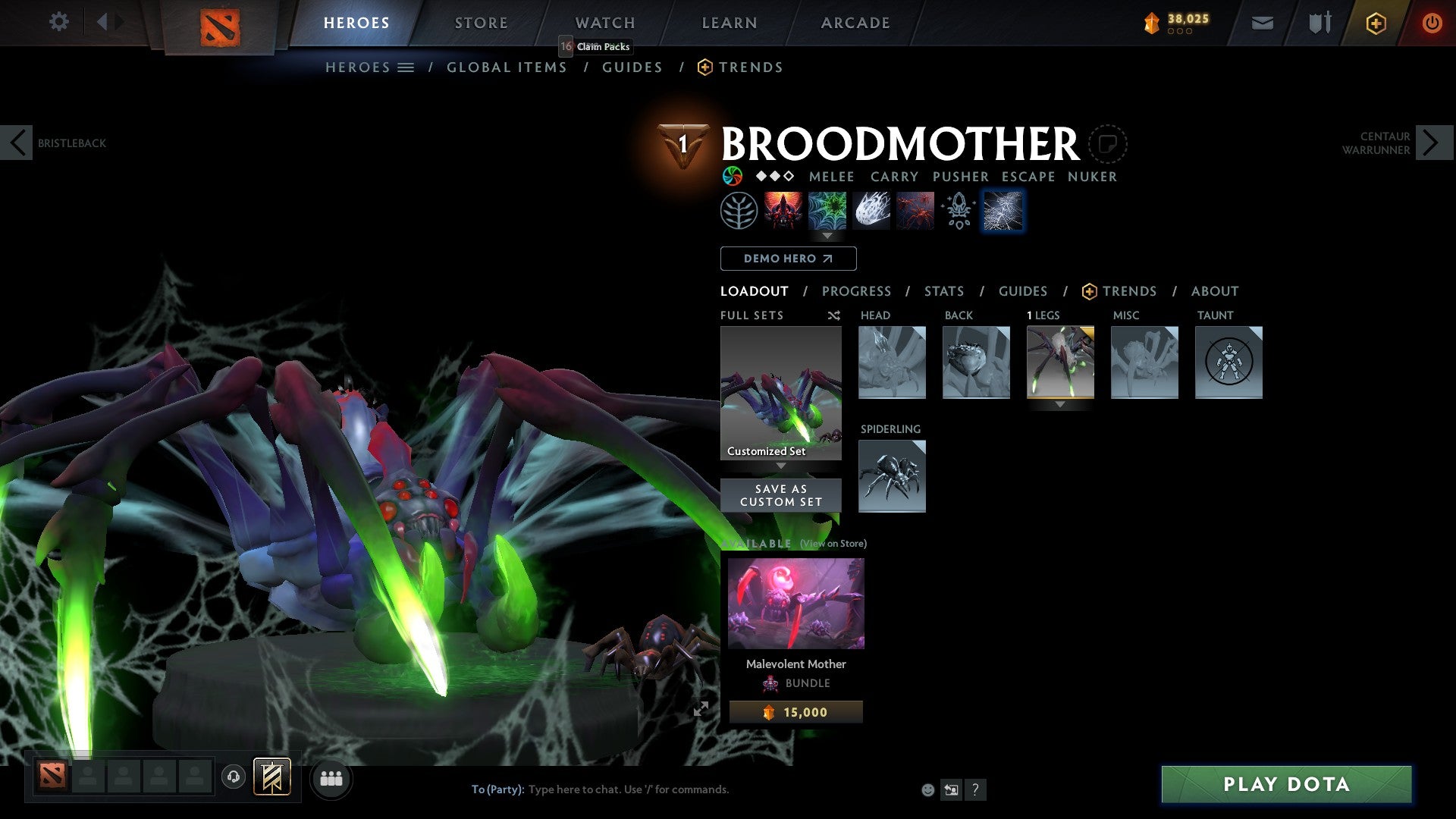Screen dimensions: 1456x819
Task: Click the help question mark icon near chat
Action: 976,790
